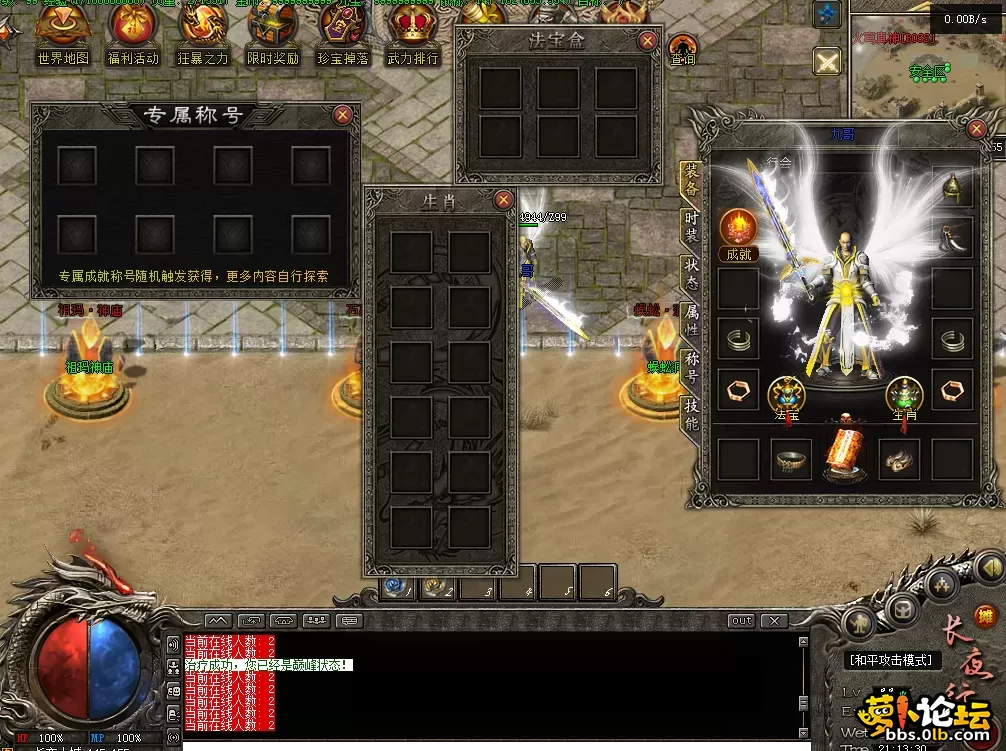
Task: Click the 成就 achievement icon
Action: [738, 234]
